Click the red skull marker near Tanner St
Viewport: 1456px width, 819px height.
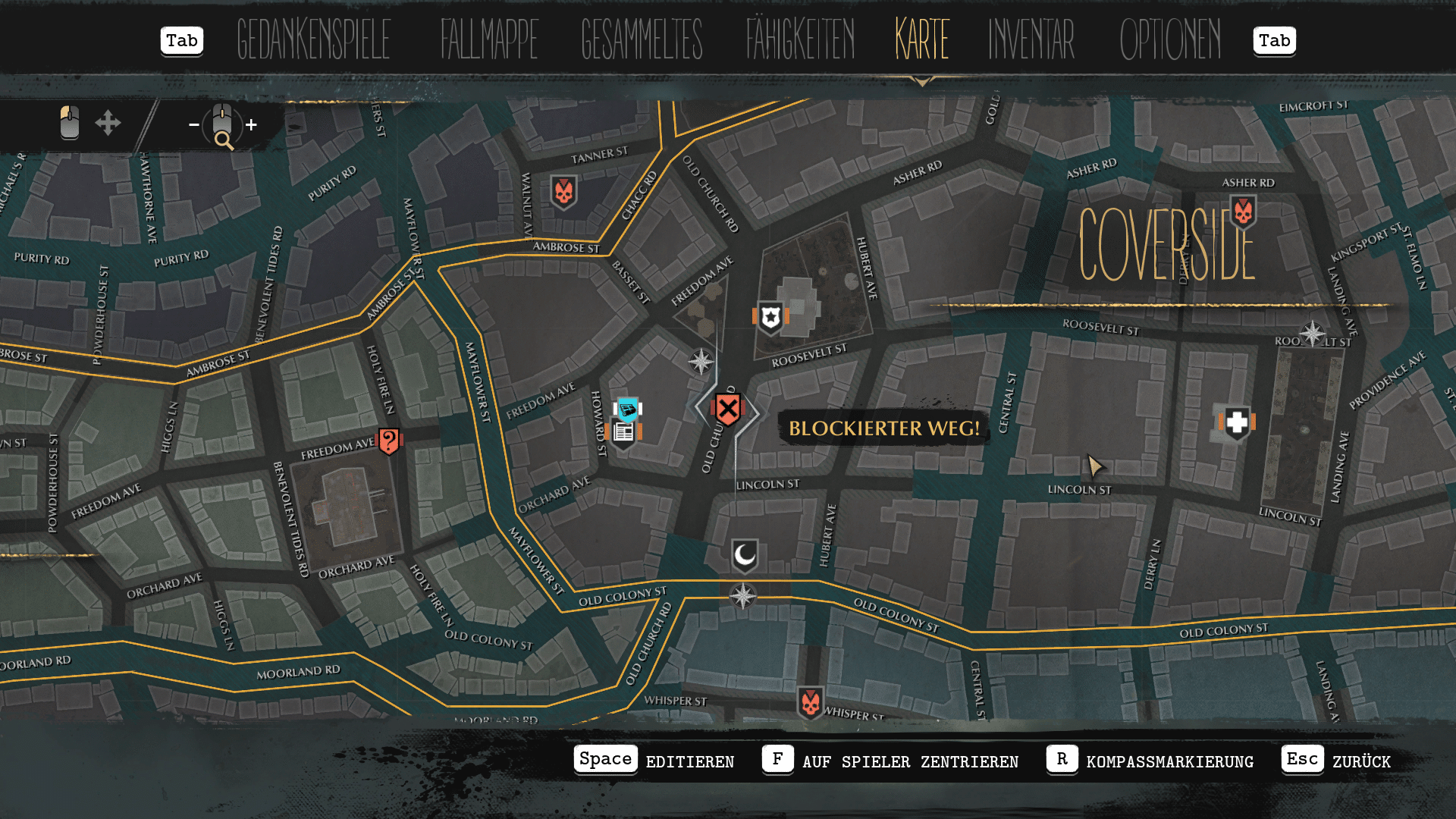click(563, 192)
